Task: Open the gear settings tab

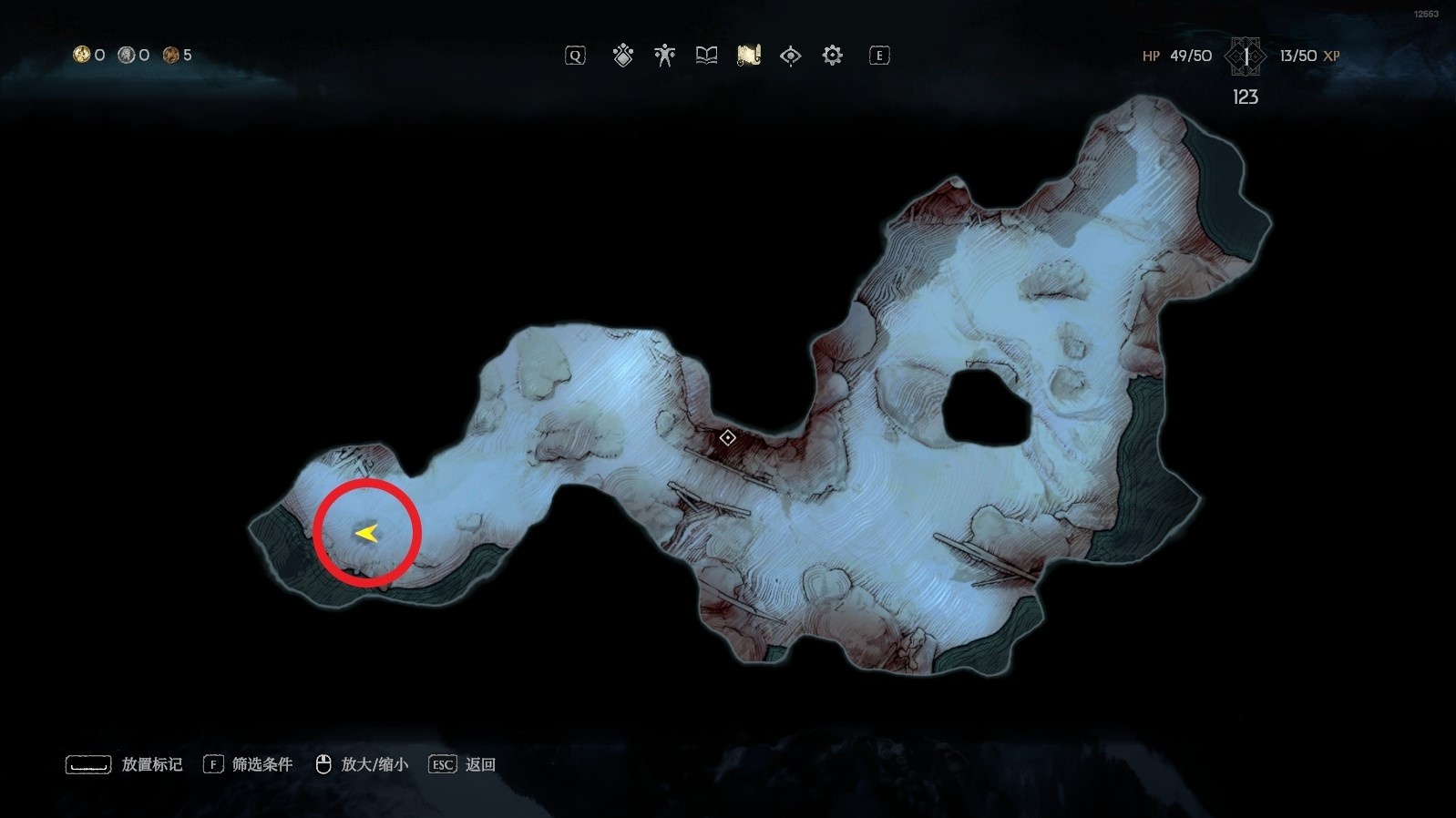Action: (832, 56)
